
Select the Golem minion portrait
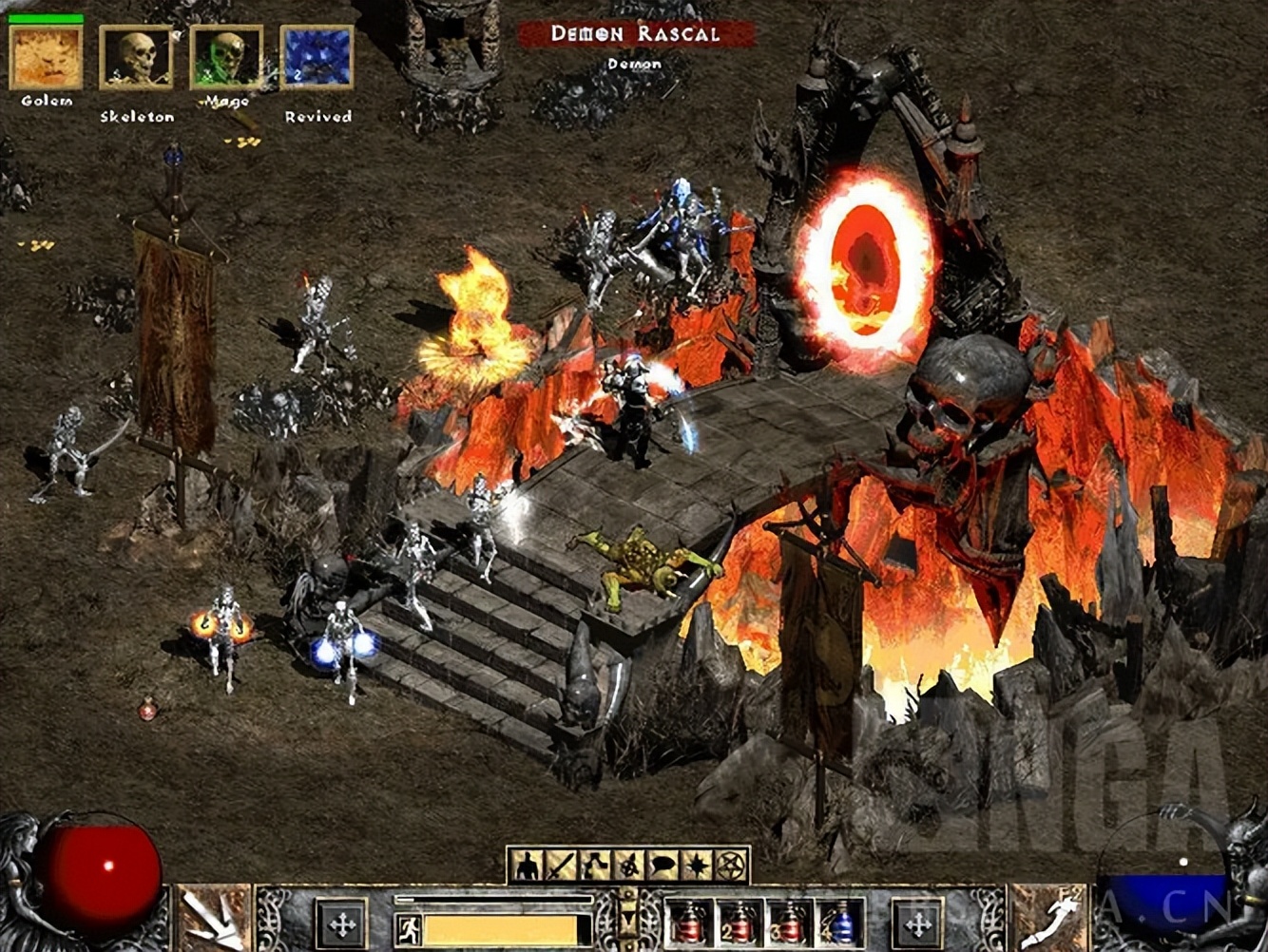46,57
